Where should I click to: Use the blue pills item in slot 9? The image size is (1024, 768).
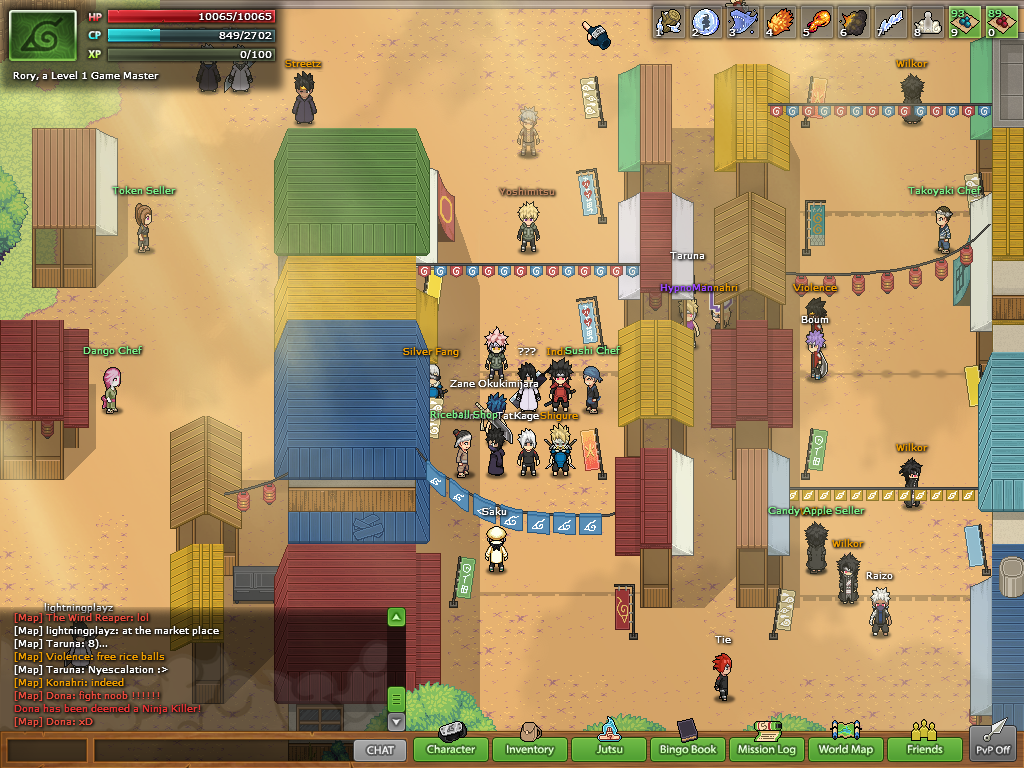(x=966, y=22)
